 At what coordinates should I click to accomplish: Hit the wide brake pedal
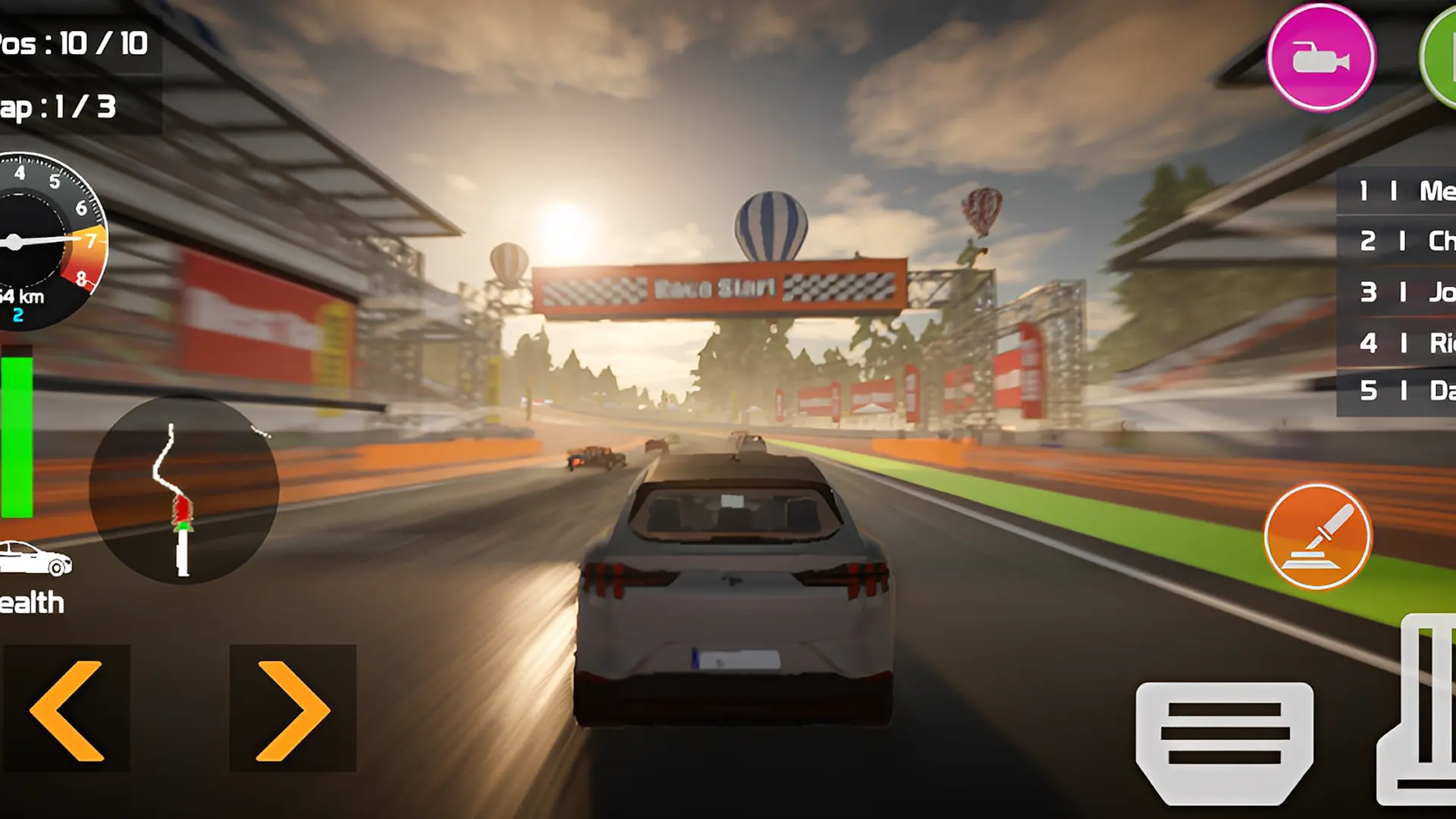(x=1224, y=742)
